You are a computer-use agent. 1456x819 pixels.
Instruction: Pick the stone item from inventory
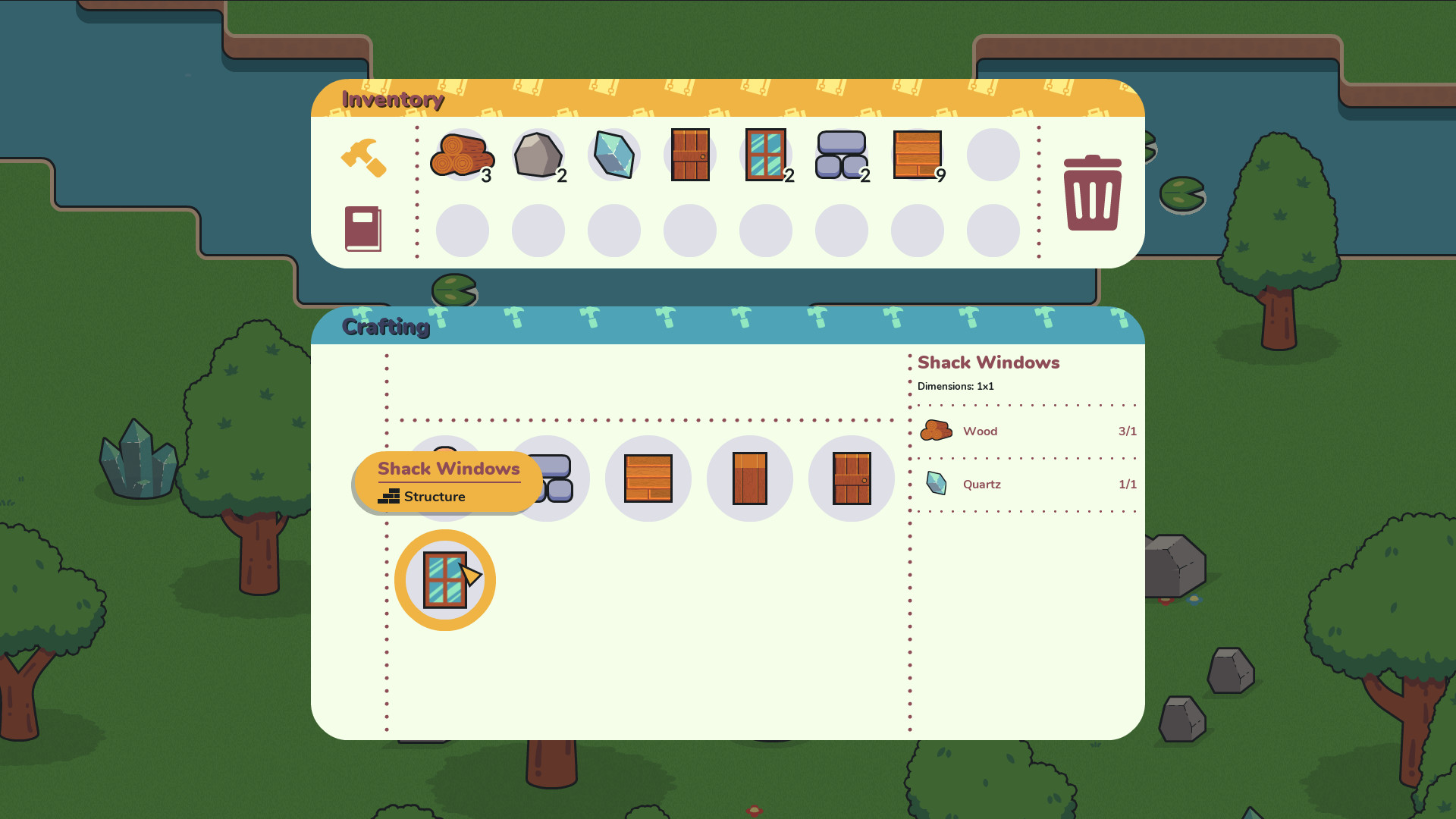pos(538,155)
